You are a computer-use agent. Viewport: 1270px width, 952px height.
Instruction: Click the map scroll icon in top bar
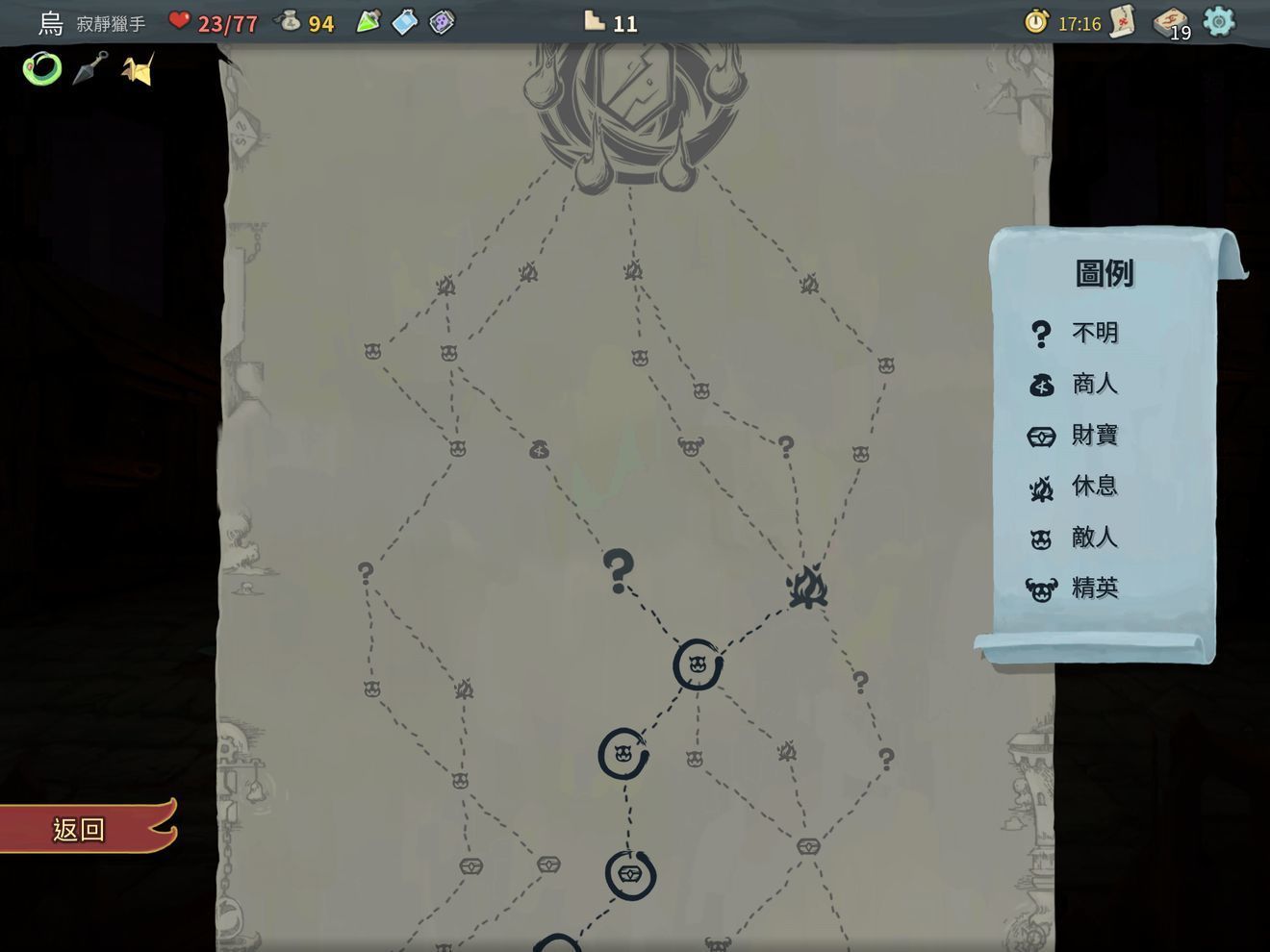1120,22
